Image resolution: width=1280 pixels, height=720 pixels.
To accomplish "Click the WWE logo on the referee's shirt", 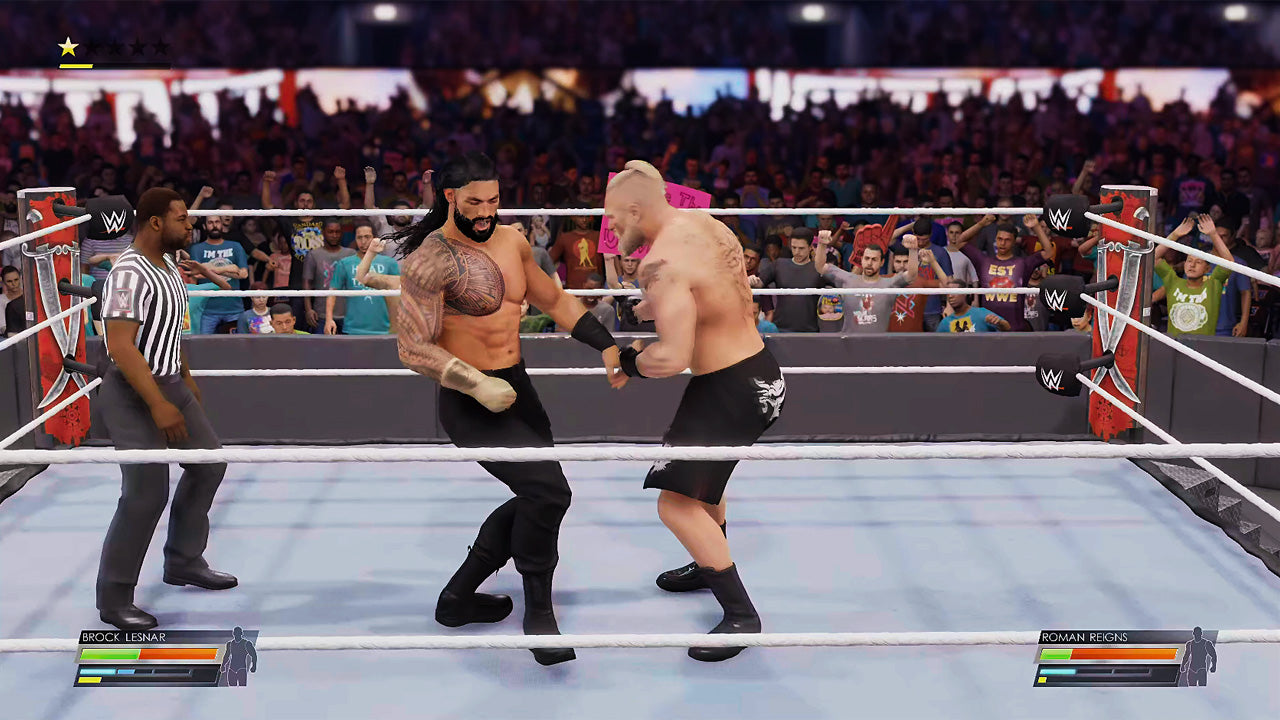I will click(x=123, y=298).
